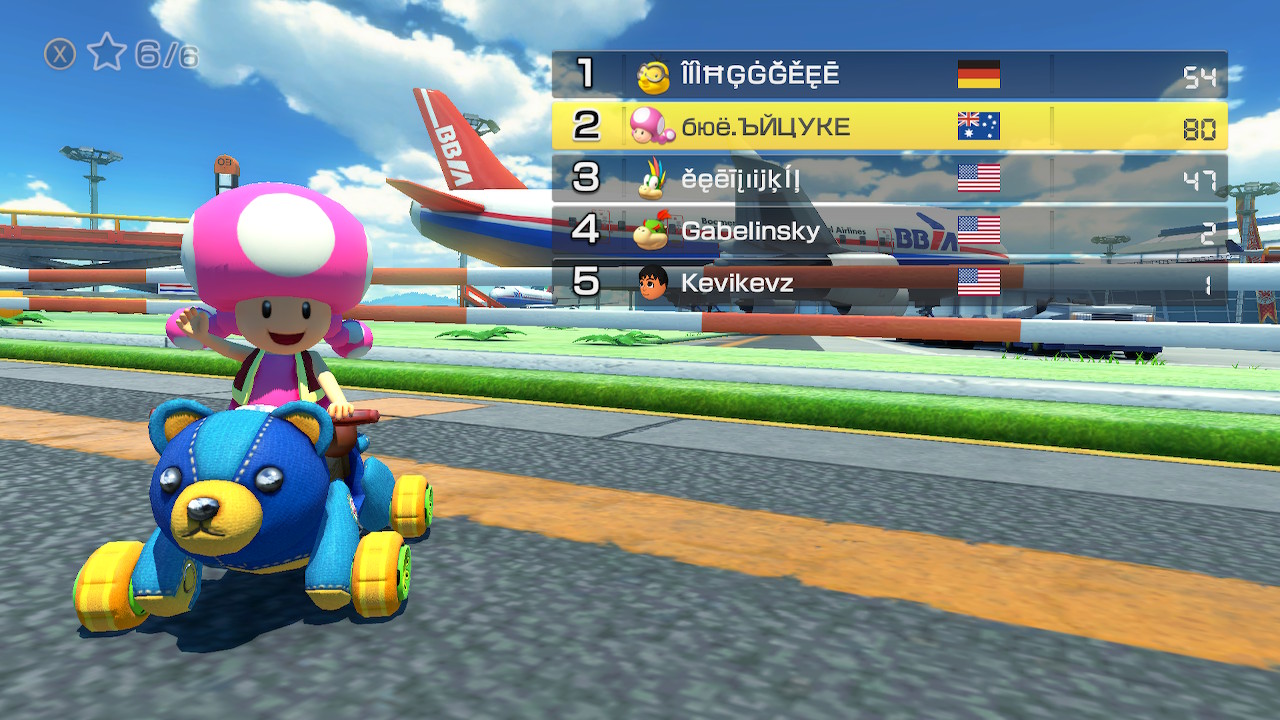Click the star icon beside 6/6
Screen dimensions: 1280x720
[106, 53]
